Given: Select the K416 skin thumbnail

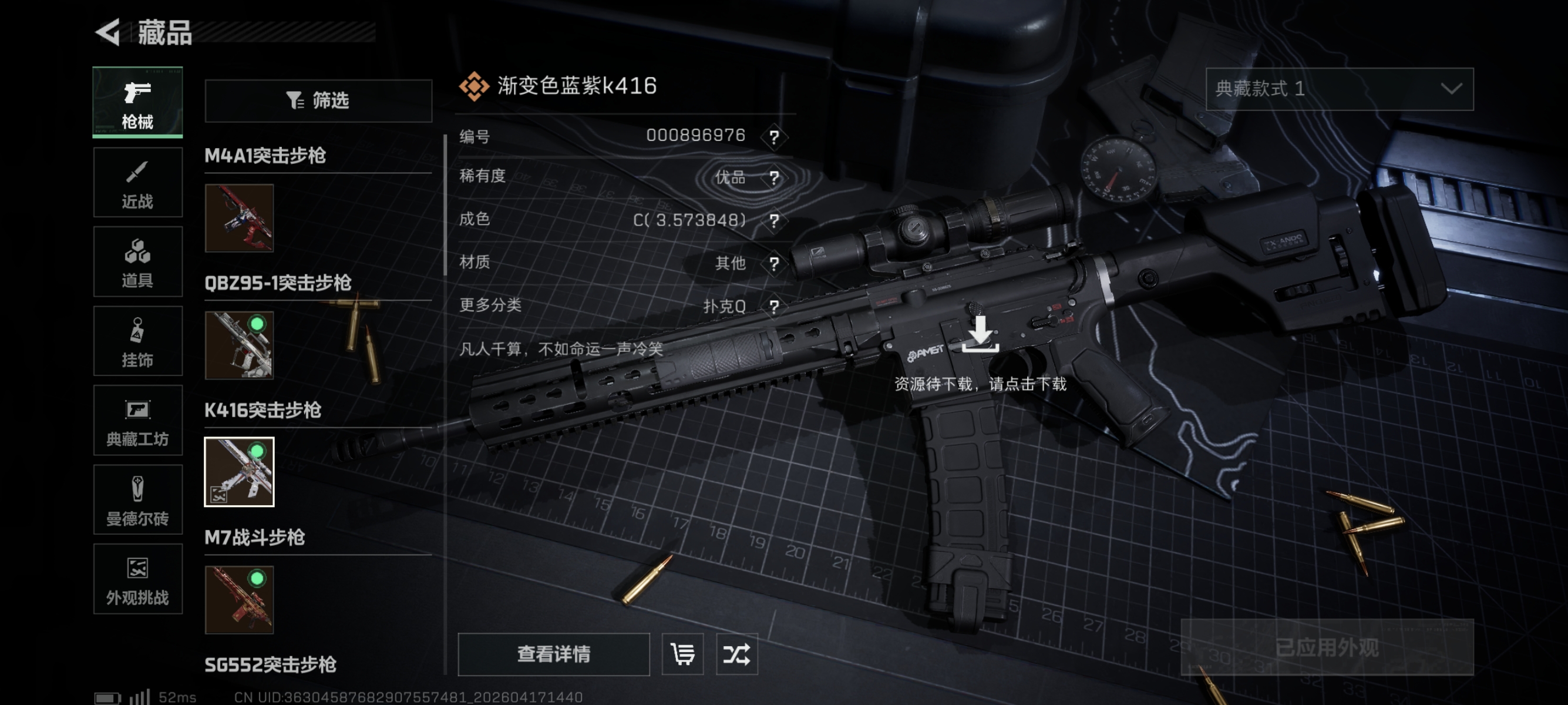Looking at the screenshot, I should tap(239, 472).
